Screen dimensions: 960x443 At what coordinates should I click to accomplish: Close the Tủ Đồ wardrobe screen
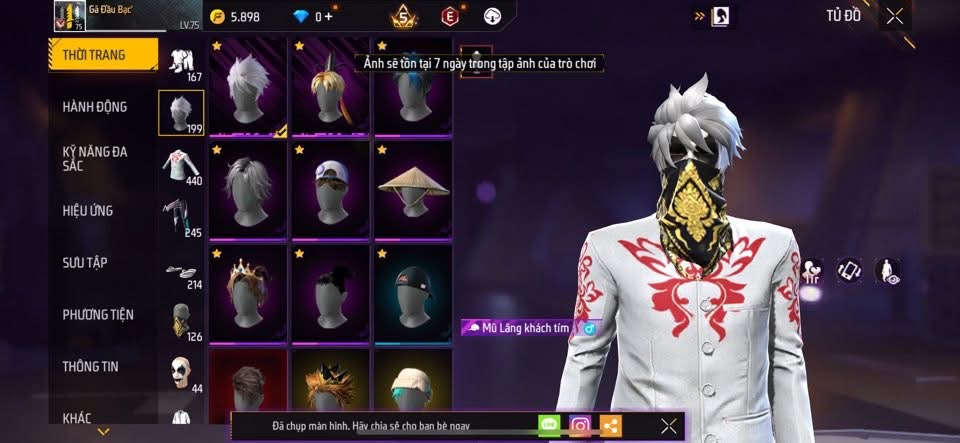tap(895, 16)
